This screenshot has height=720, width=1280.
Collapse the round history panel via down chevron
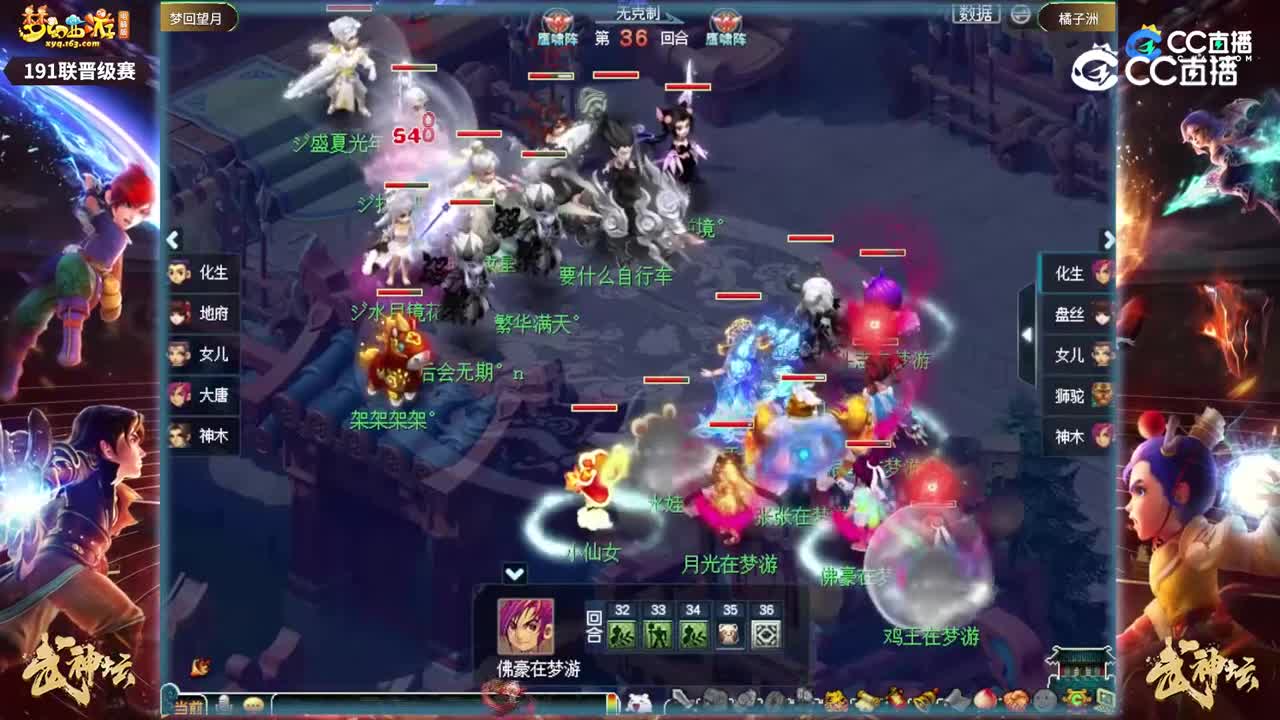coord(515,574)
